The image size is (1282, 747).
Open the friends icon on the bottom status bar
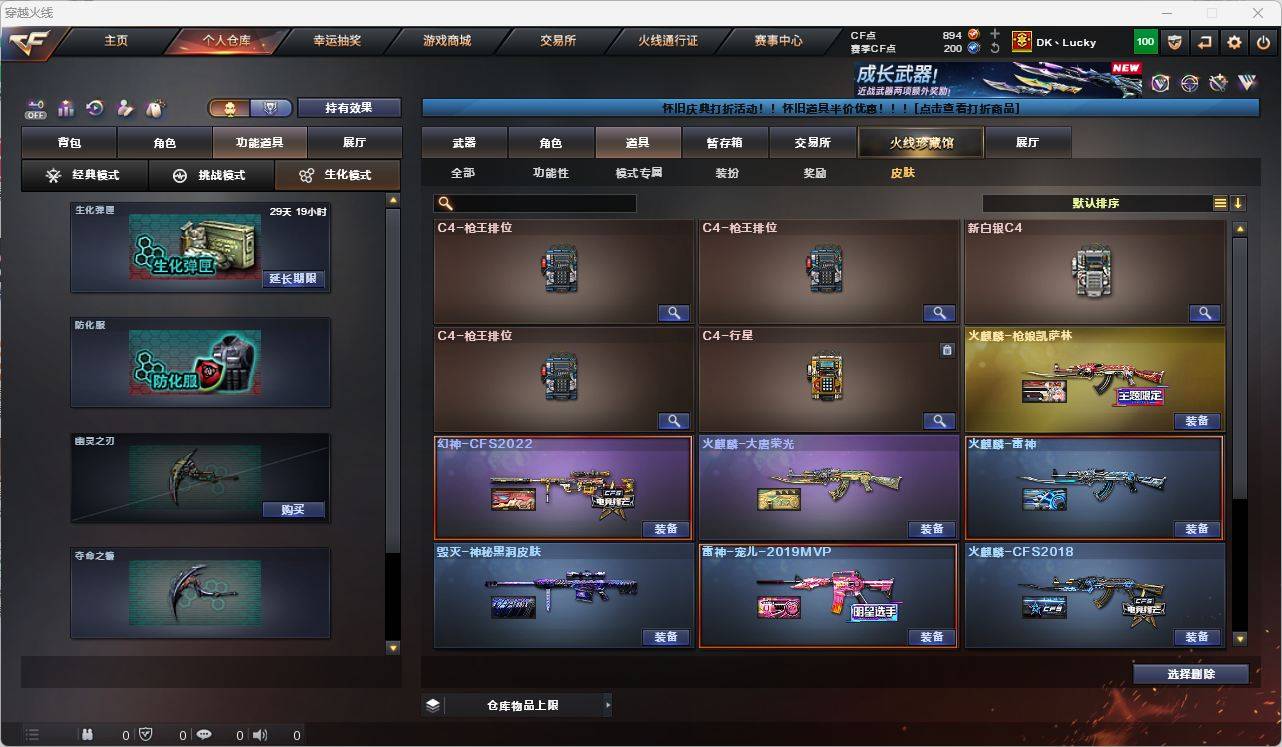[86, 734]
